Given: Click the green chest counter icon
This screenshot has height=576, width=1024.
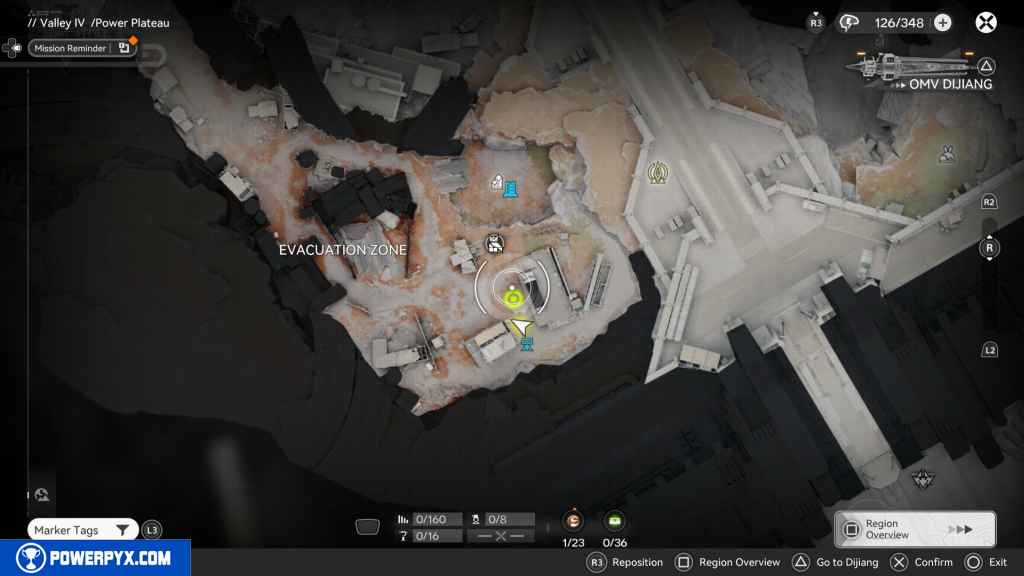Looking at the screenshot, I should 614,520.
